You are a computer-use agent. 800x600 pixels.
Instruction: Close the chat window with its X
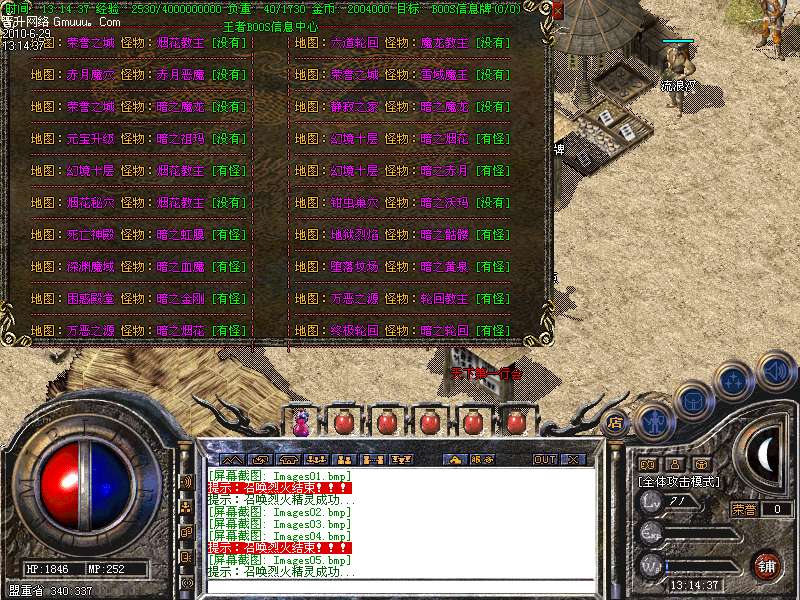click(573, 459)
